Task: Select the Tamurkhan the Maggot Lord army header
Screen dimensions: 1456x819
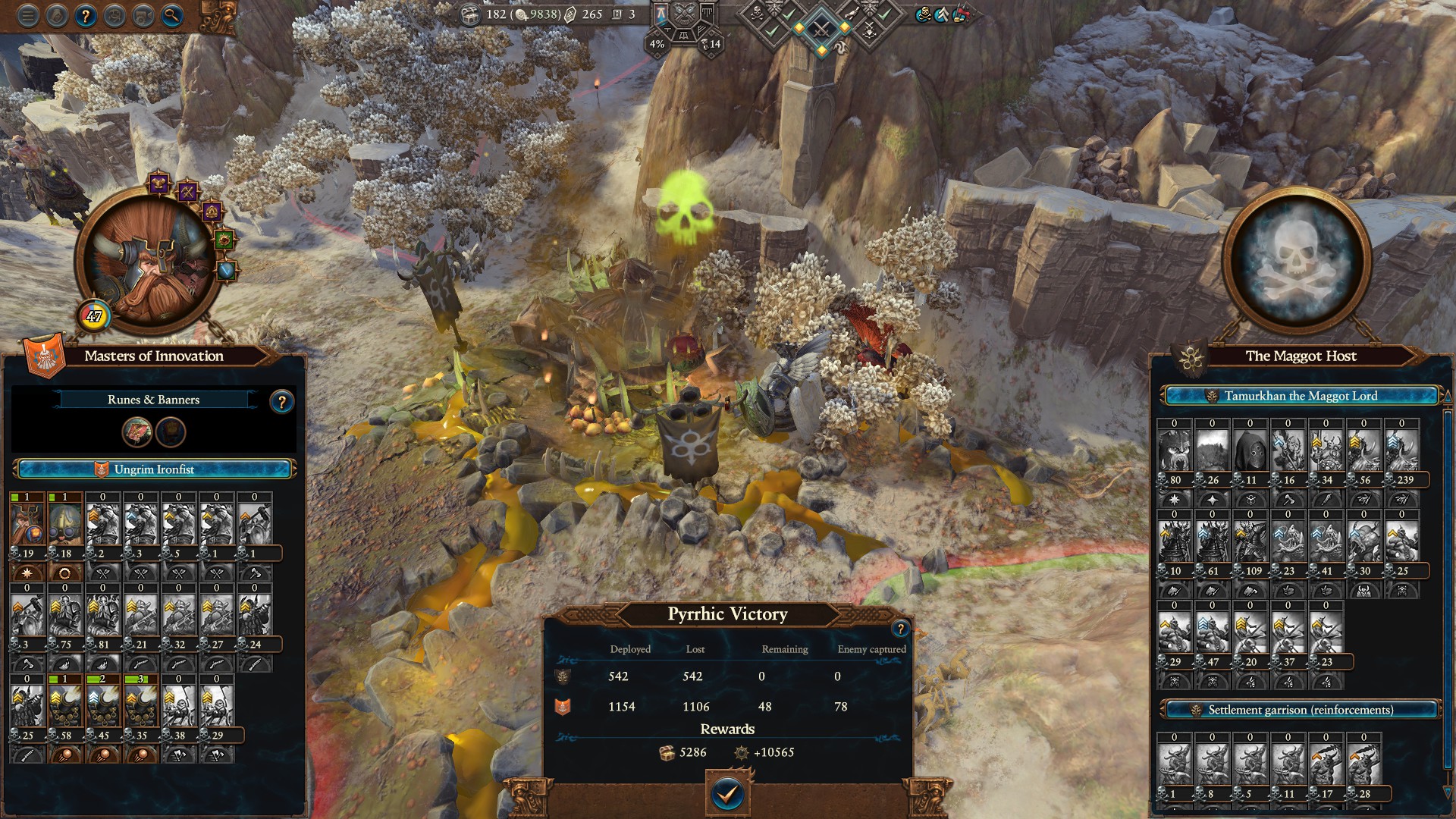Action: [x=1300, y=396]
